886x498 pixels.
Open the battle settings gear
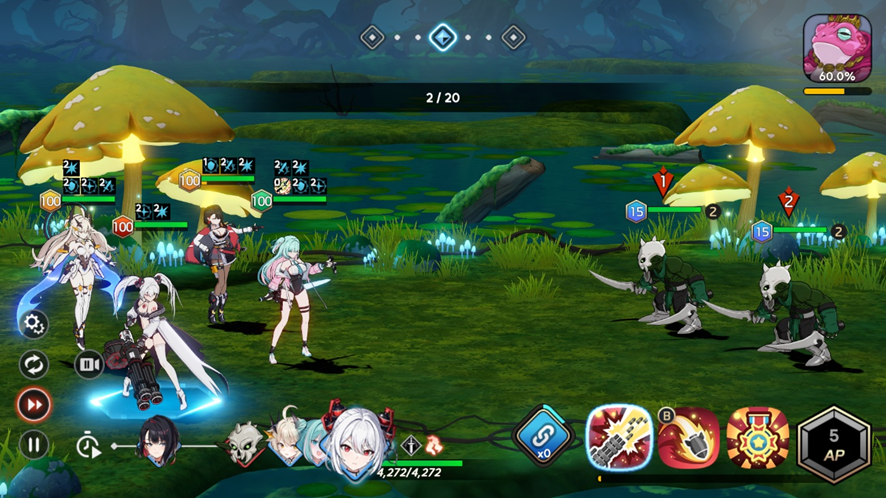(34, 323)
